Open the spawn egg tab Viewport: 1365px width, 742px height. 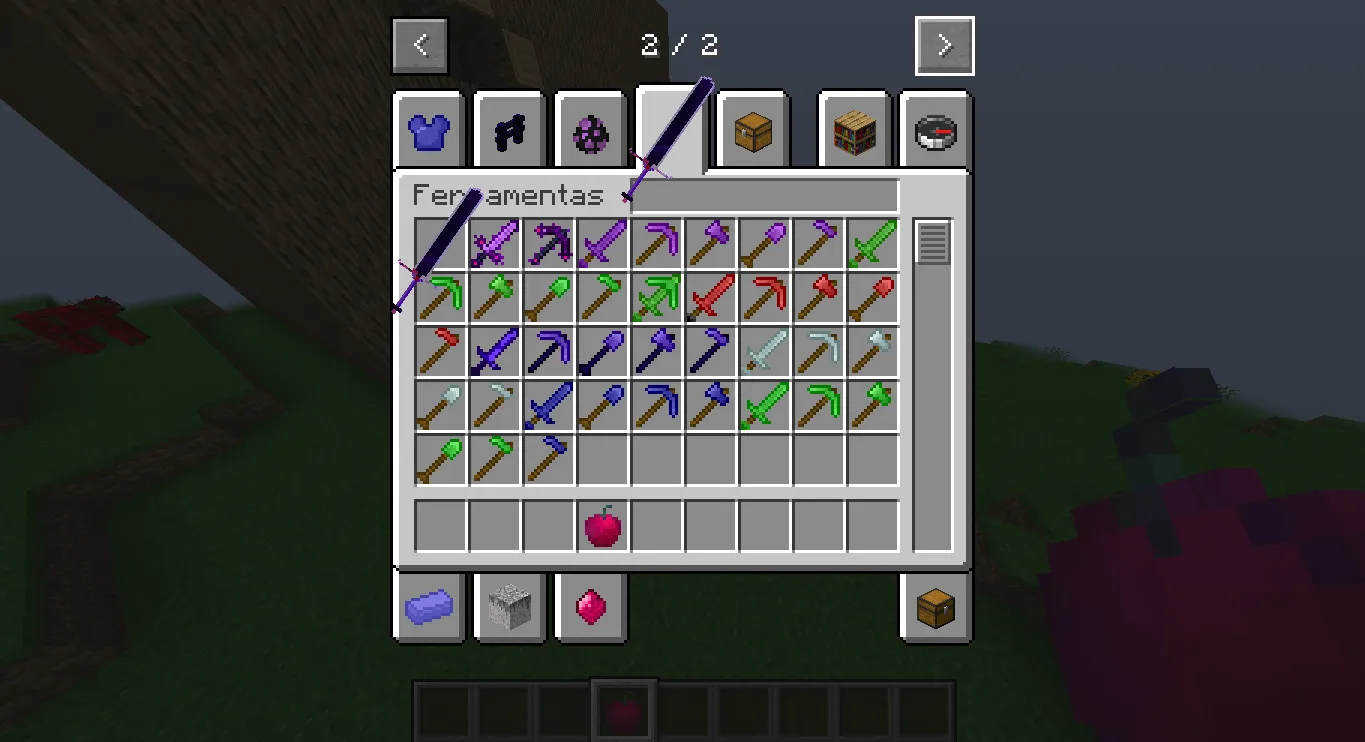pyautogui.click(x=589, y=131)
